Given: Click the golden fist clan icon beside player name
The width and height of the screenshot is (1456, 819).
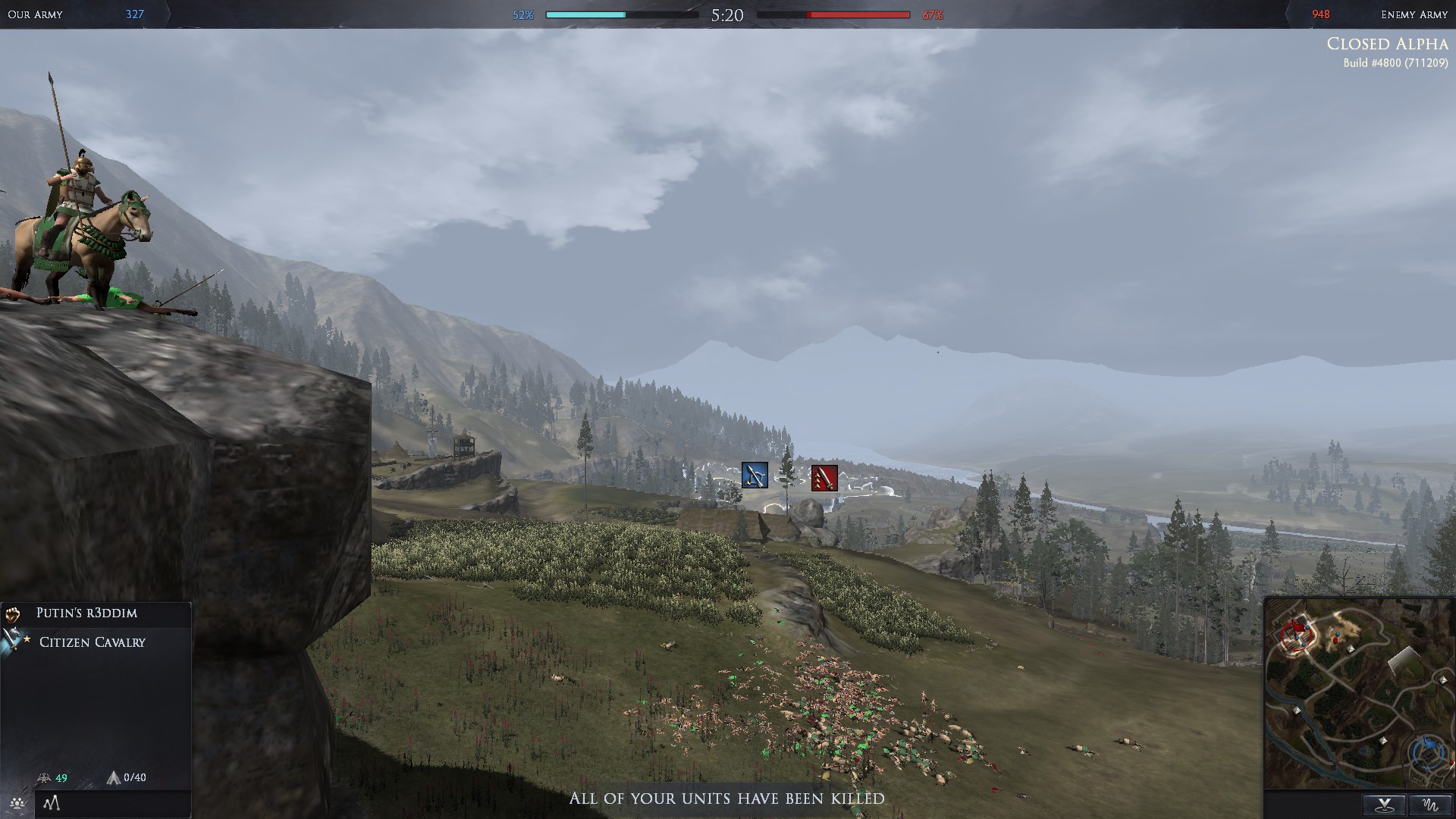Looking at the screenshot, I should (12, 614).
